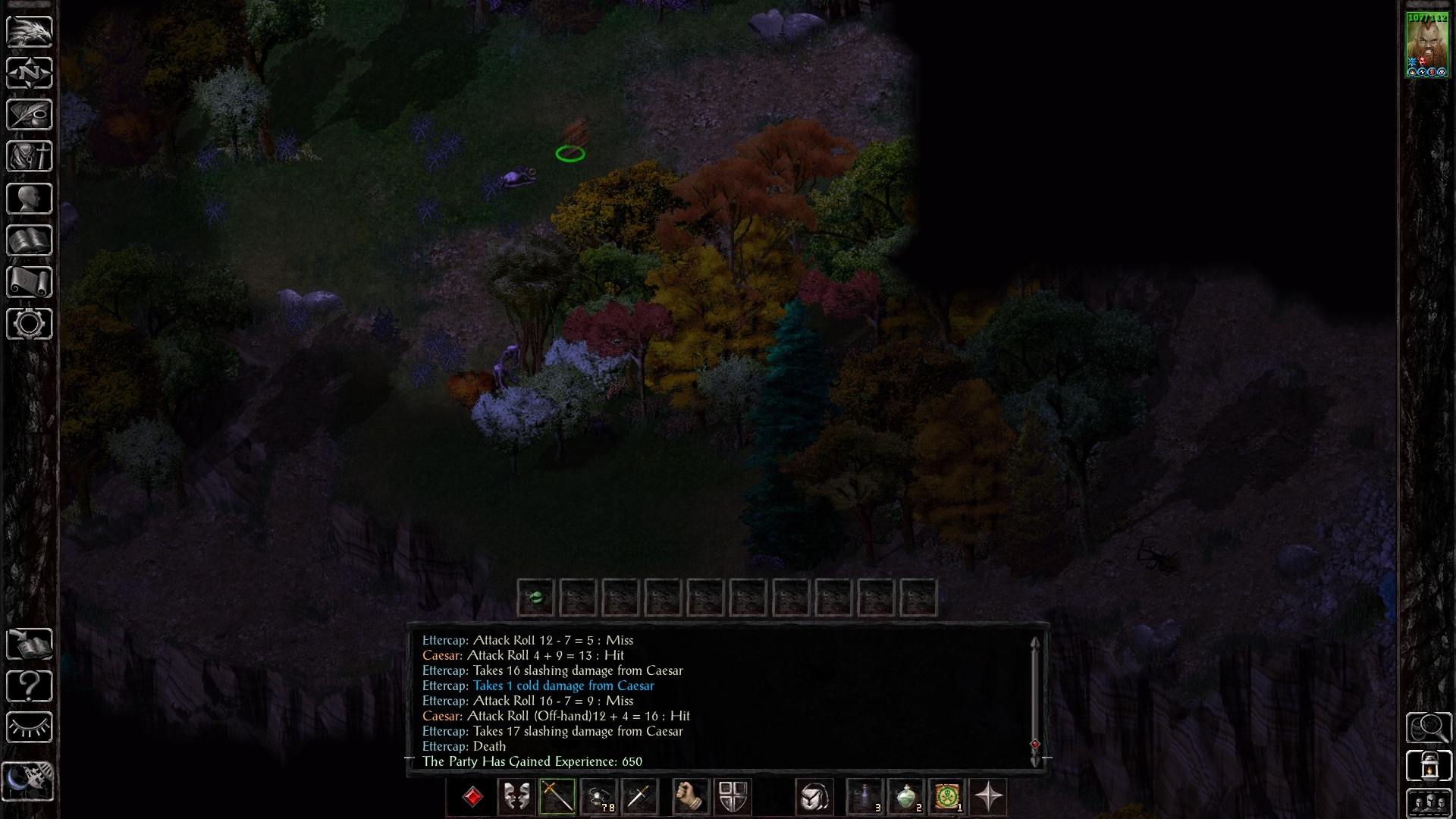Activate the fist special ability button
This screenshot has height=819, width=1456.
pos(689,797)
